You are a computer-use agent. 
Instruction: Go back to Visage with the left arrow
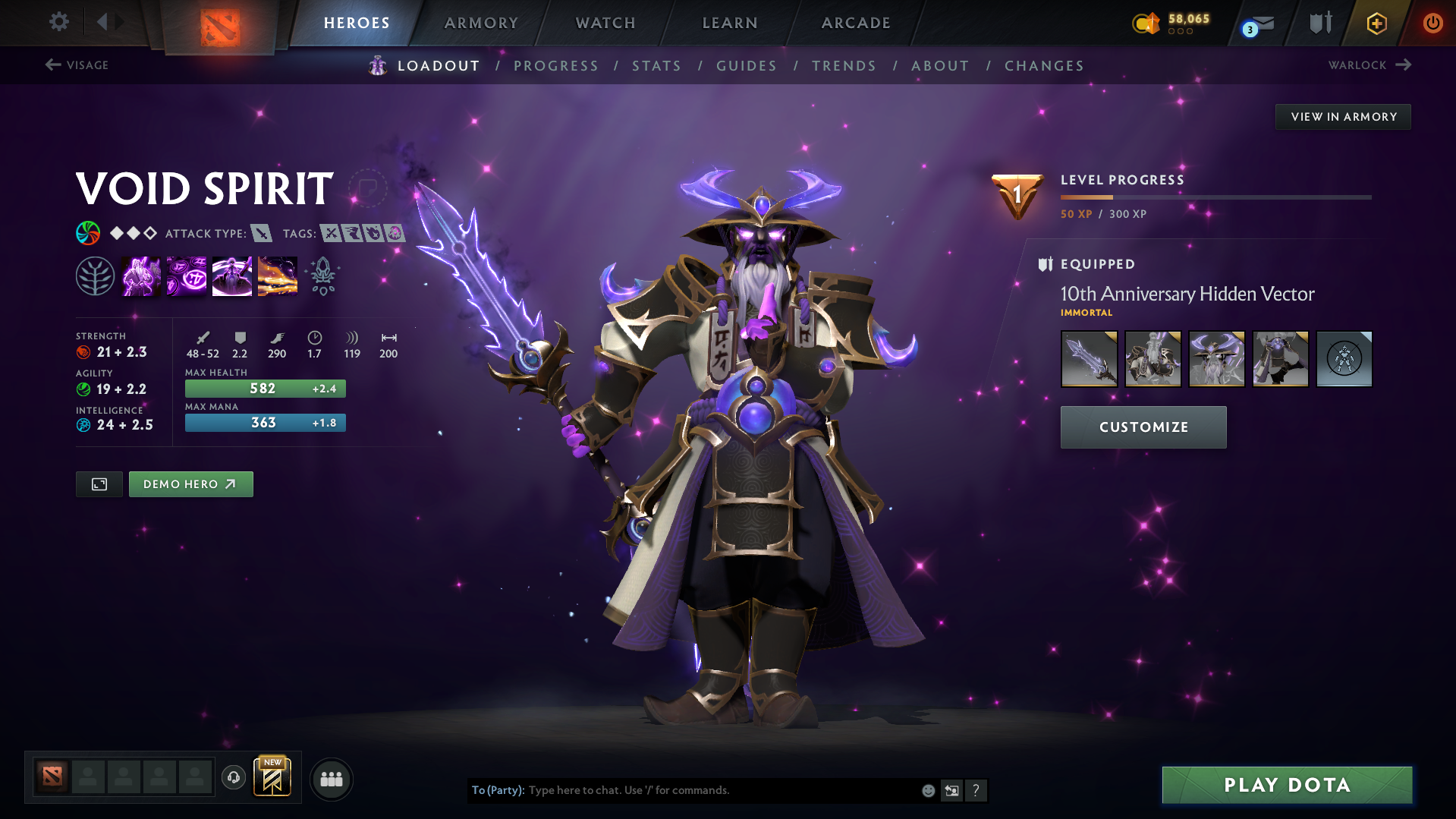pyautogui.click(x=52, y=65)
